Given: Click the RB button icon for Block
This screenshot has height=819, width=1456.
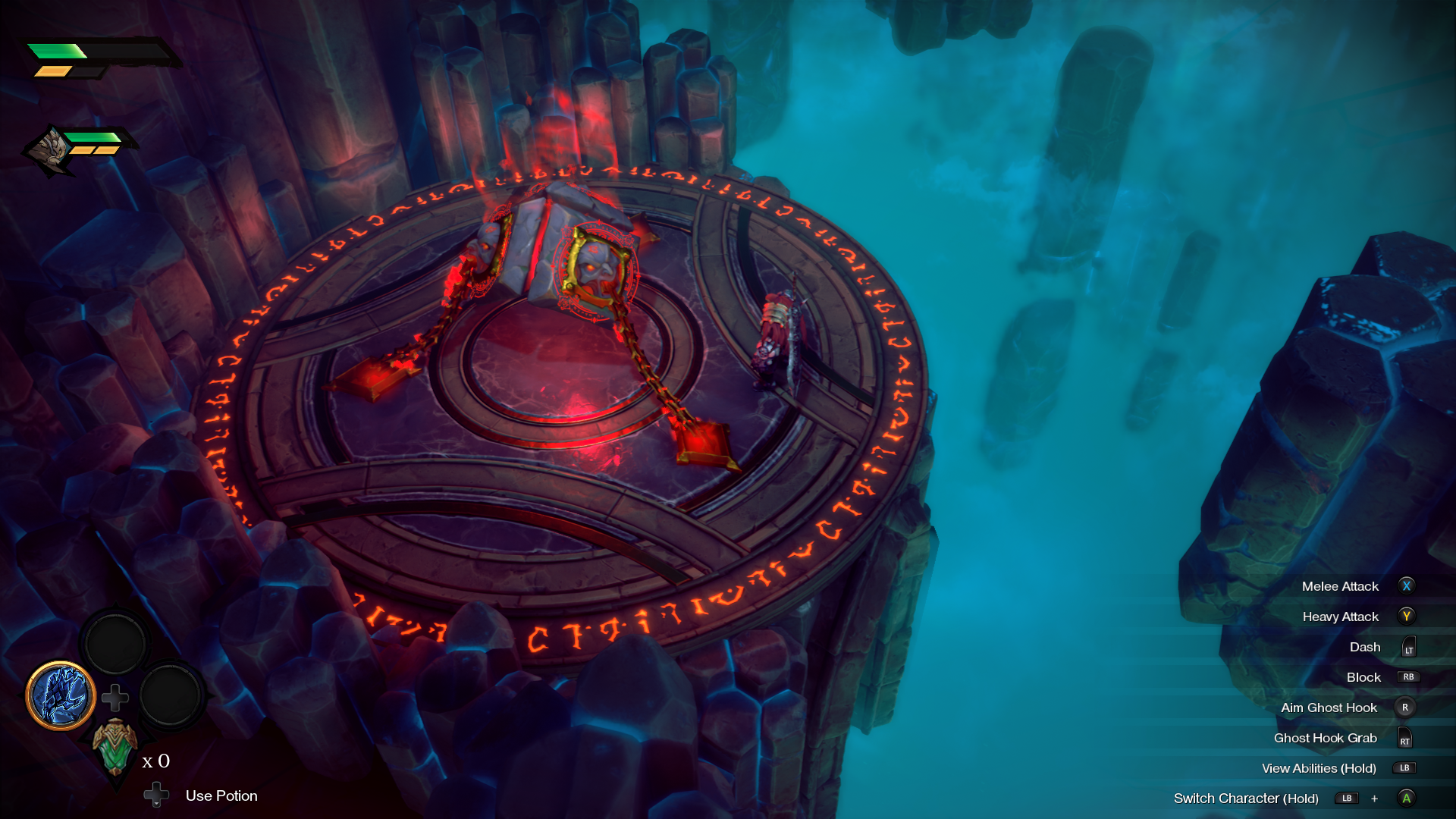Looking at the screenshot, I should tap(1408, 677).
